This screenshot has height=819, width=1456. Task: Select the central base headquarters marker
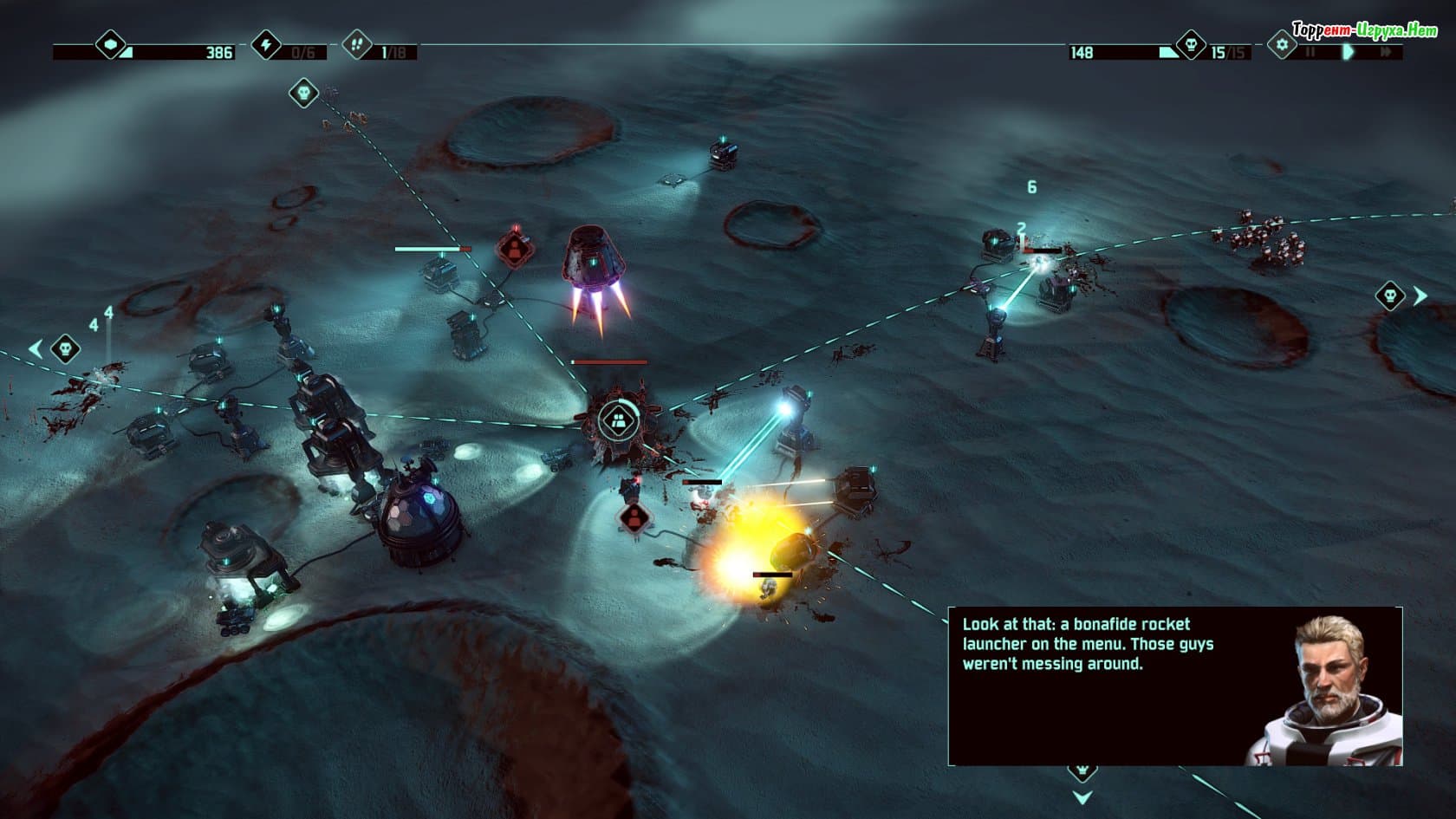coord(617,421)
